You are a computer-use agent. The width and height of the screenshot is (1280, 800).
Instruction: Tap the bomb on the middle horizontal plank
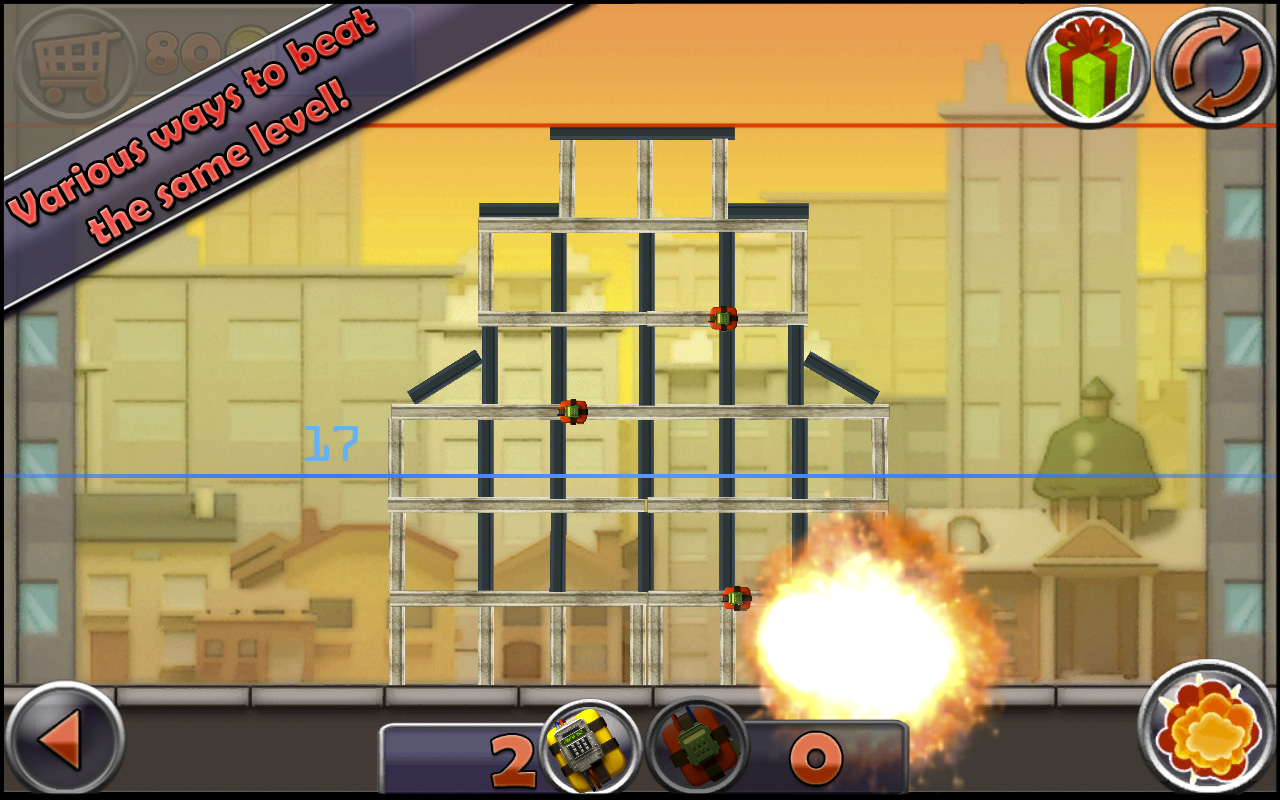point(571,410)
